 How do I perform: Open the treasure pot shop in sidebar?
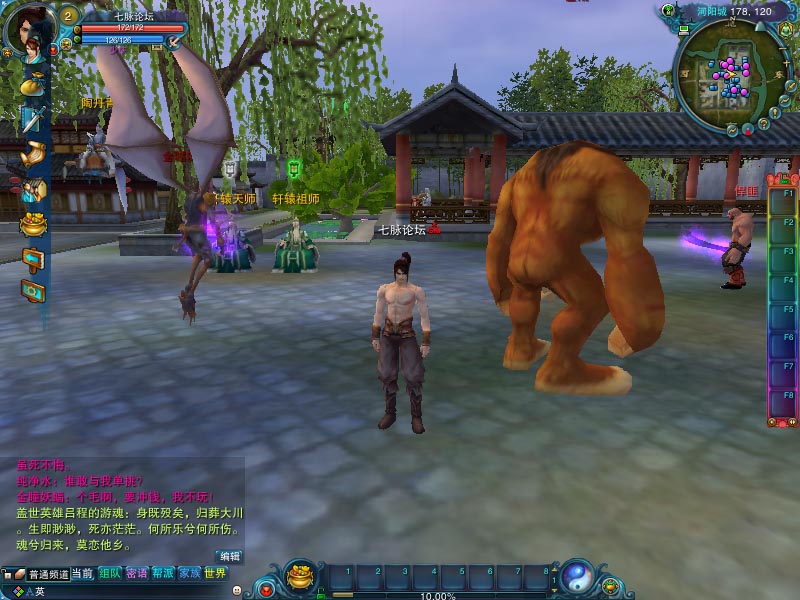tap(33, 224)
